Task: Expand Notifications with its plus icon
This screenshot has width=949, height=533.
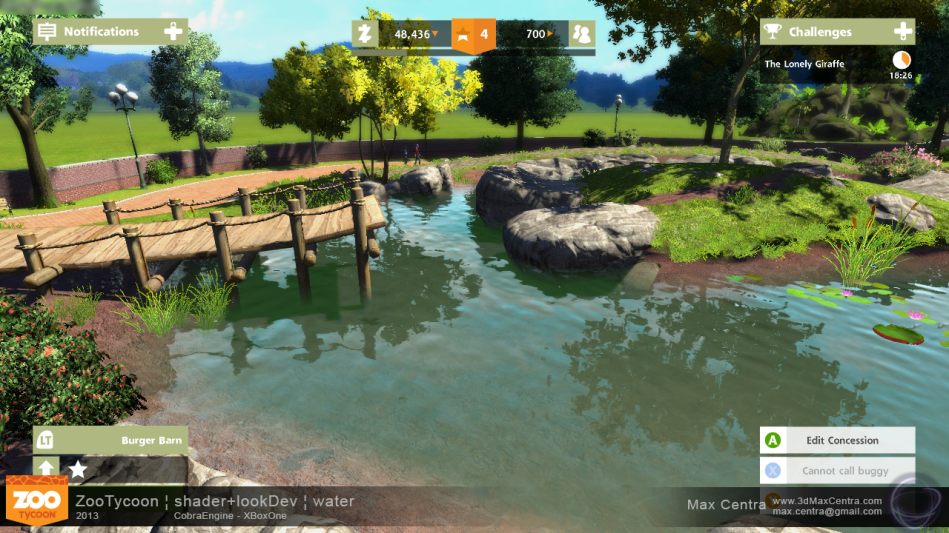Action: (173, 32)
